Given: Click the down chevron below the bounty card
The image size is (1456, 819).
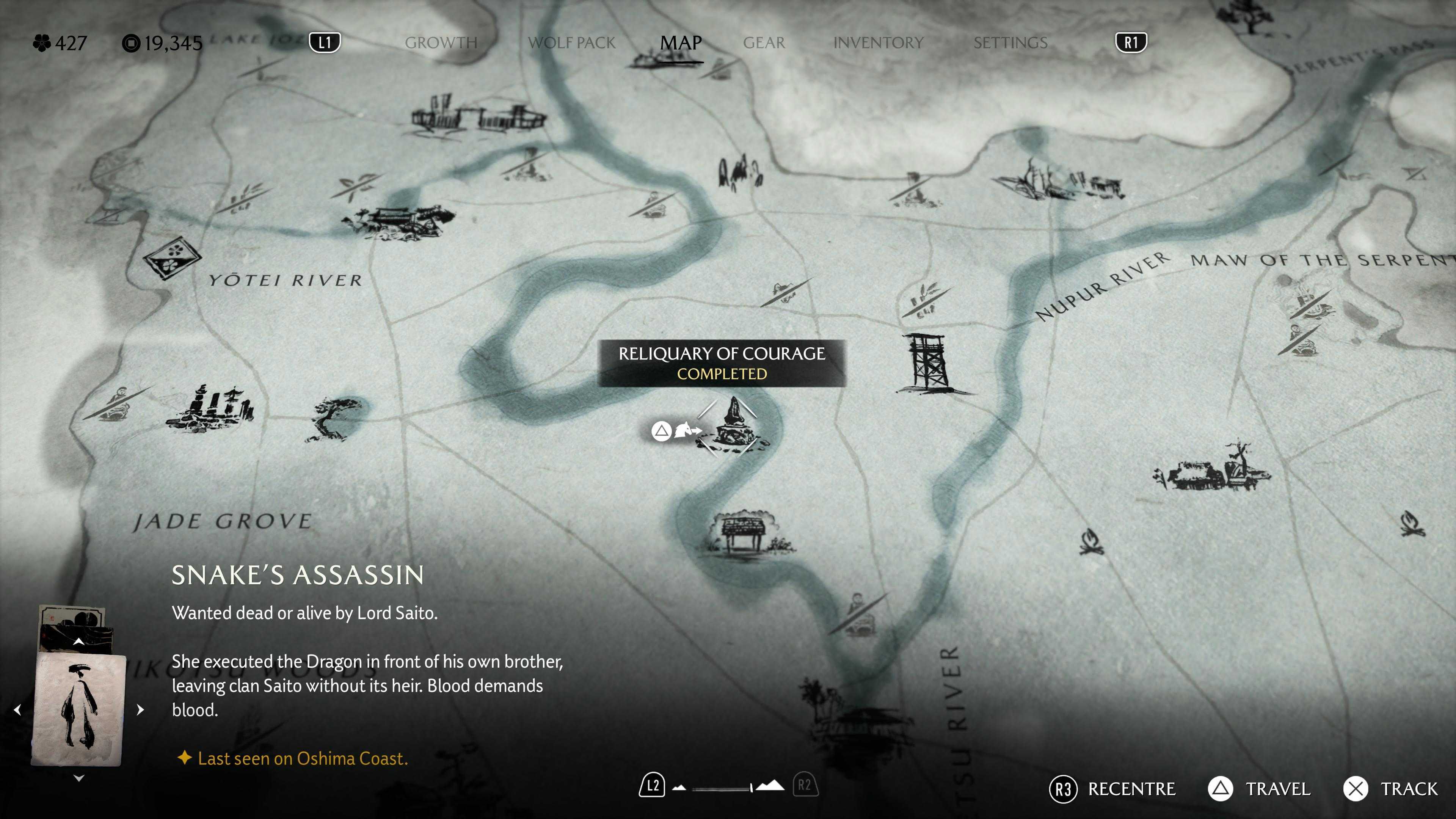Looking at the screenshot, I should pyautogui.click(x=79, y=778).
